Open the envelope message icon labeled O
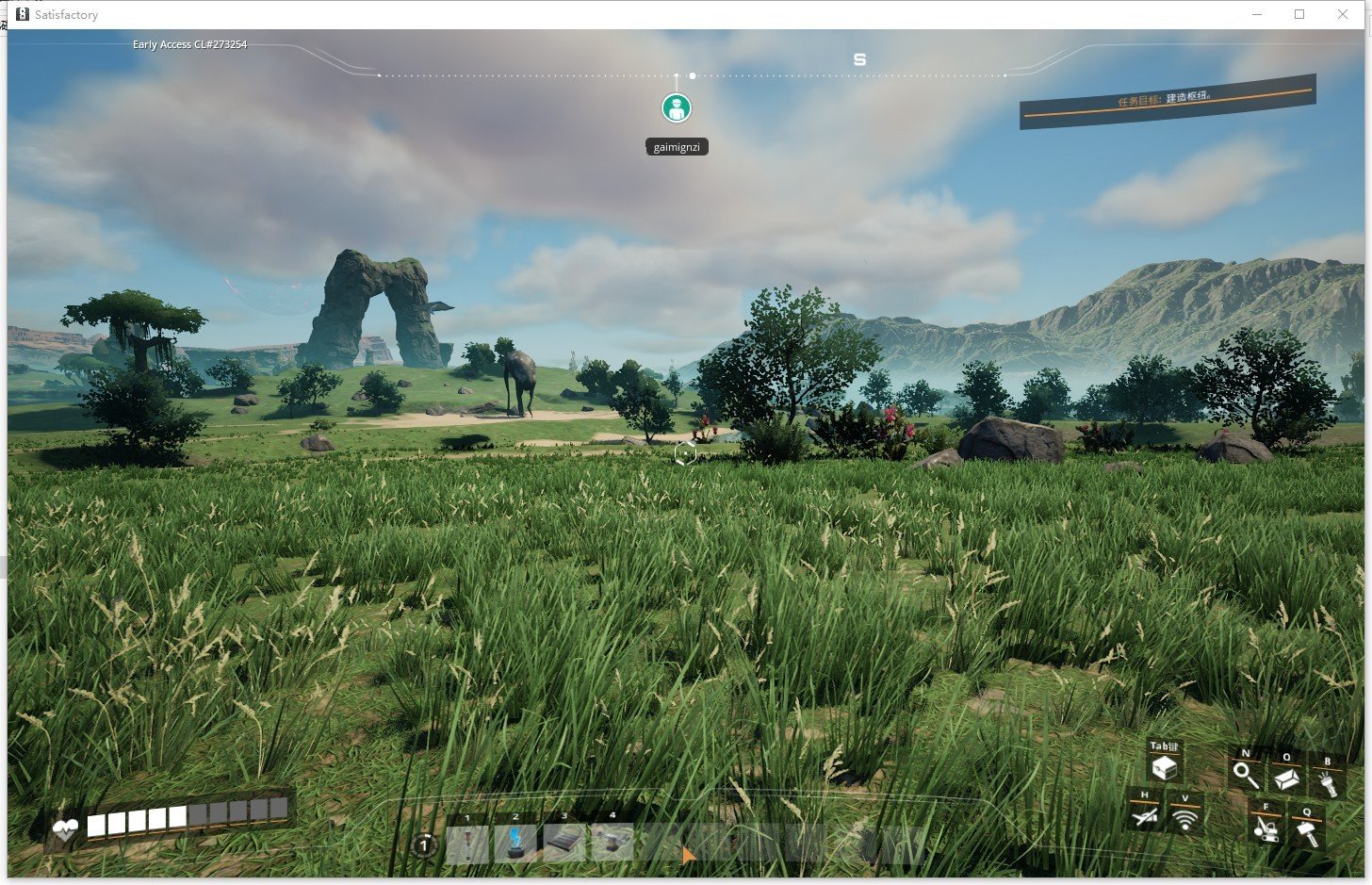Screen dimensions: 1372x885 (x=1286, y=778)
